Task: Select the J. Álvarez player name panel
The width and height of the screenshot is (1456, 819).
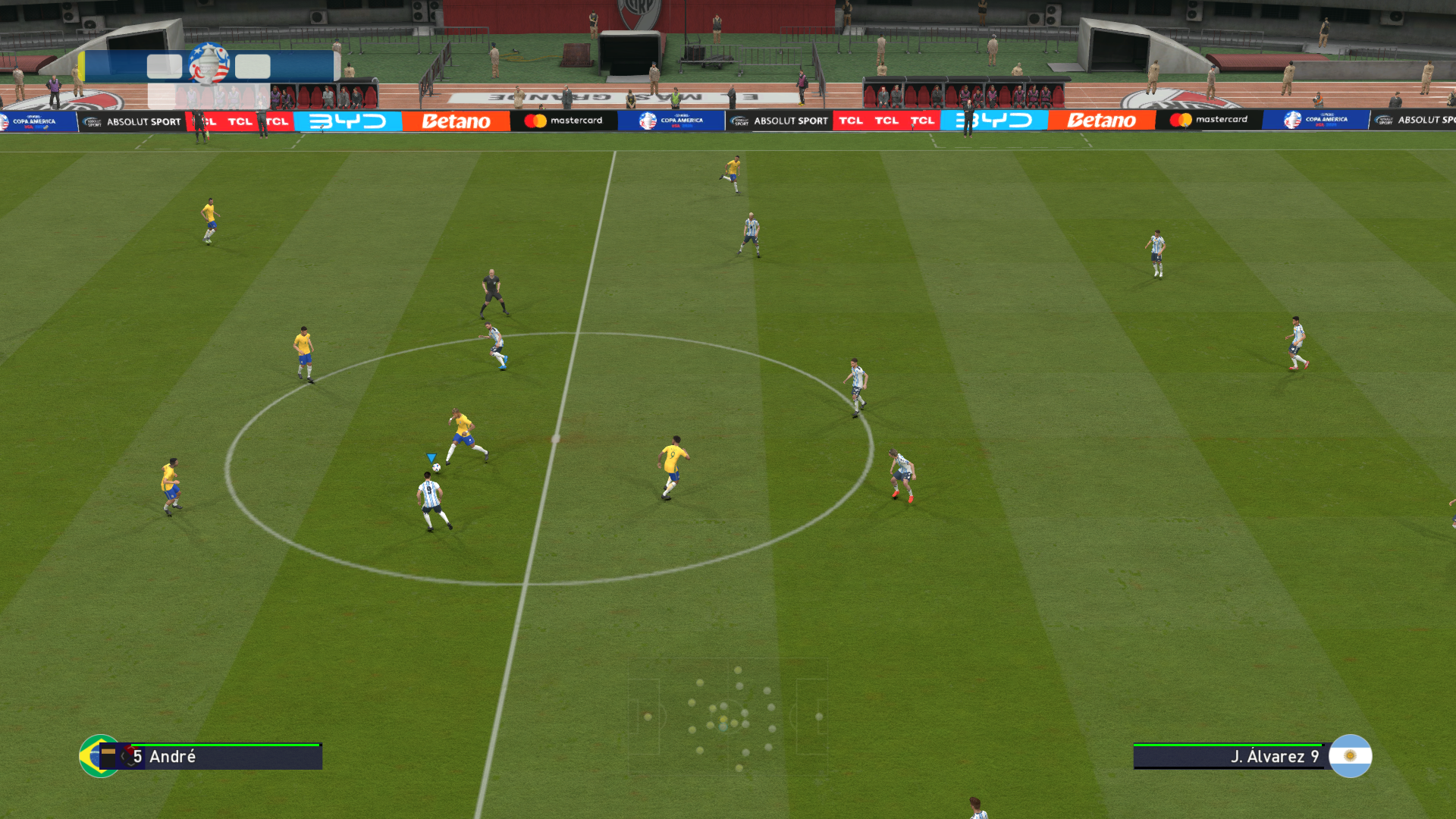Action: pyautogui.click(x=1228, y=757)
